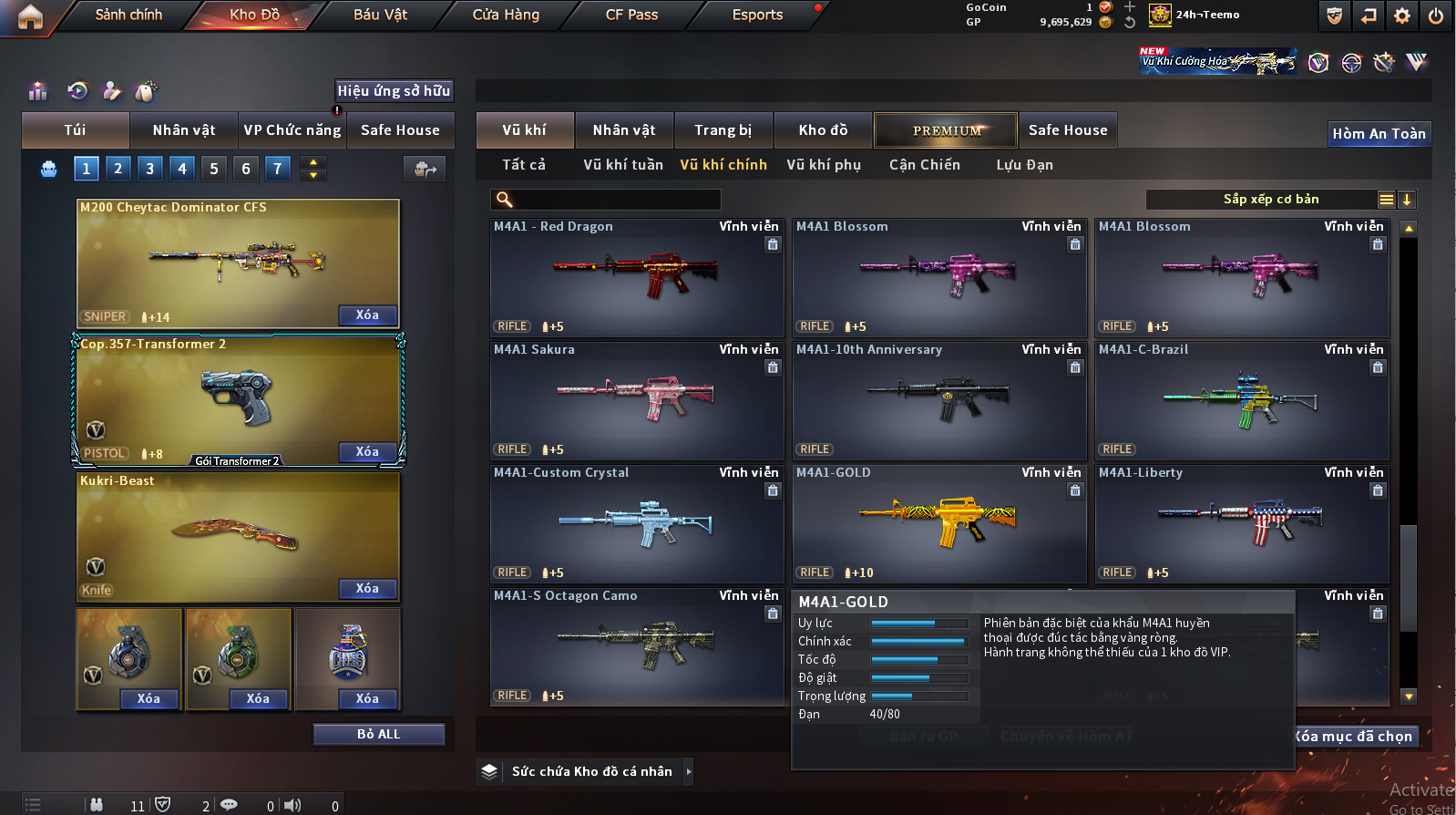The image size is (1456, 815).
Task: Open game settings gear icon
Action: pyautogui.click(x=1402, y=15)
